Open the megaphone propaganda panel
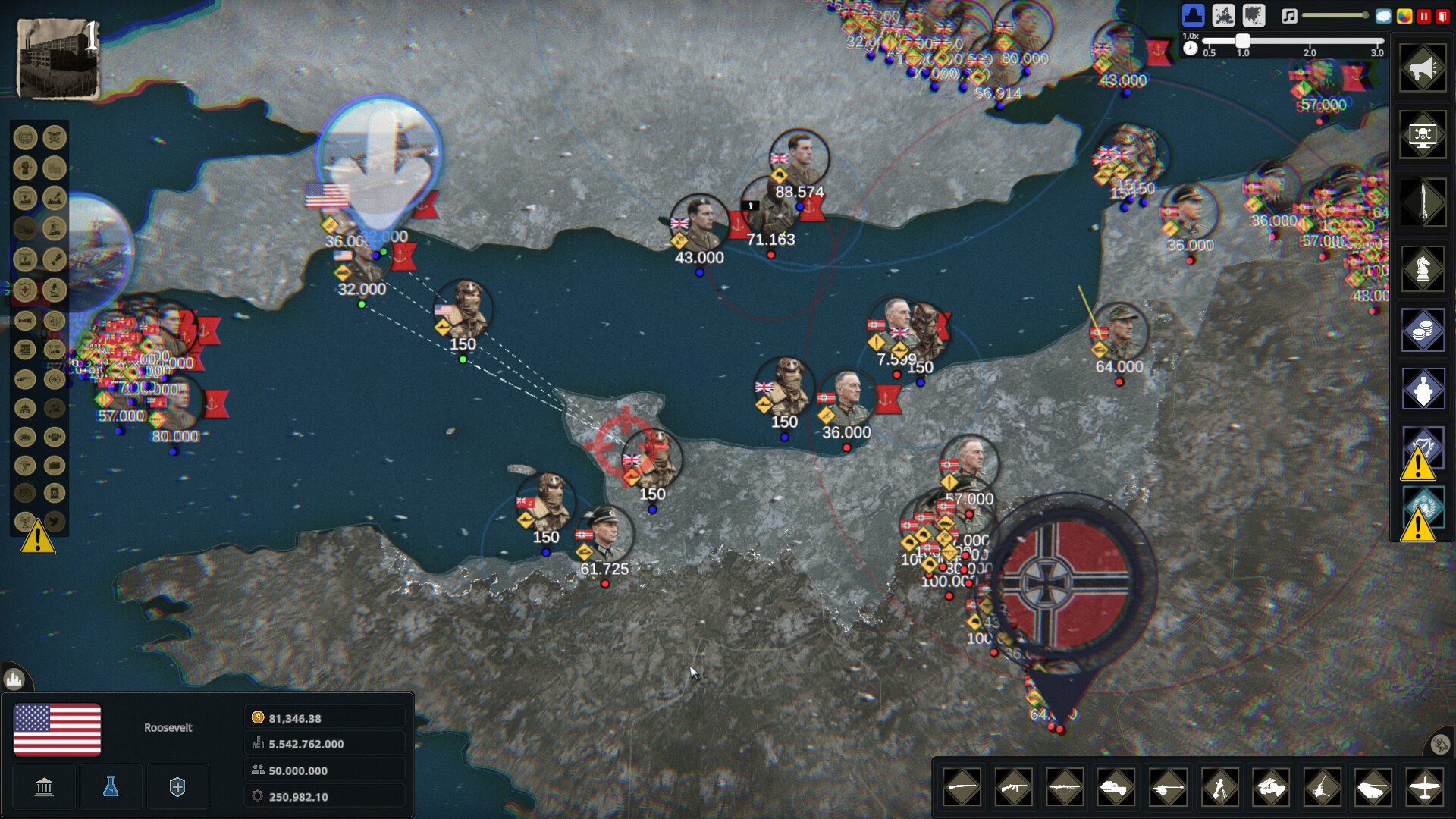Viewport: 1456px width, 819px height. click(x=1423, y=69)
